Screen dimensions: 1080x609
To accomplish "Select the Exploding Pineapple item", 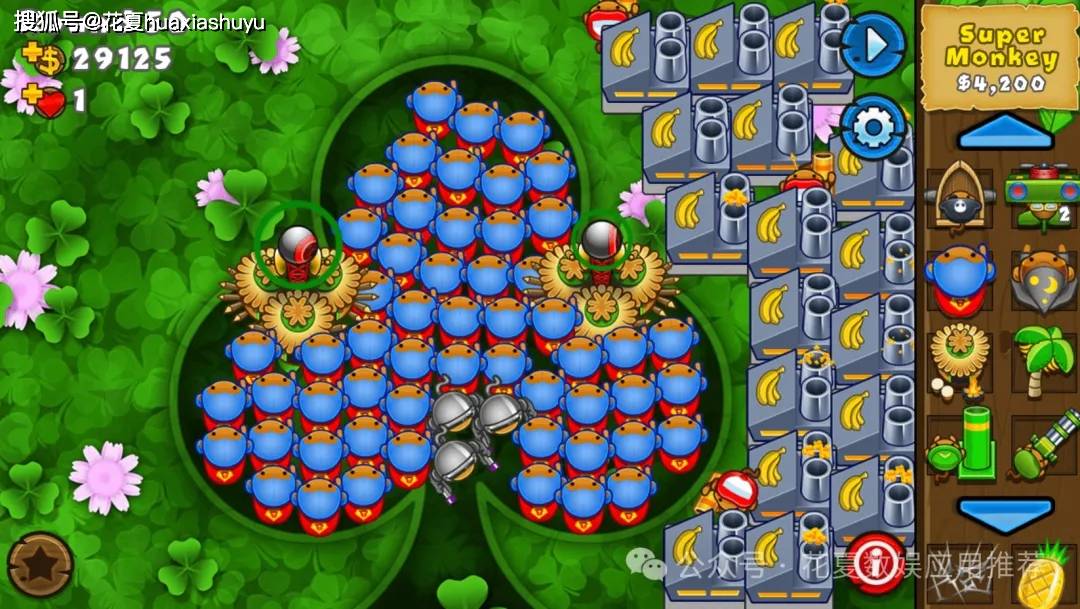I will click(1043, 574).
